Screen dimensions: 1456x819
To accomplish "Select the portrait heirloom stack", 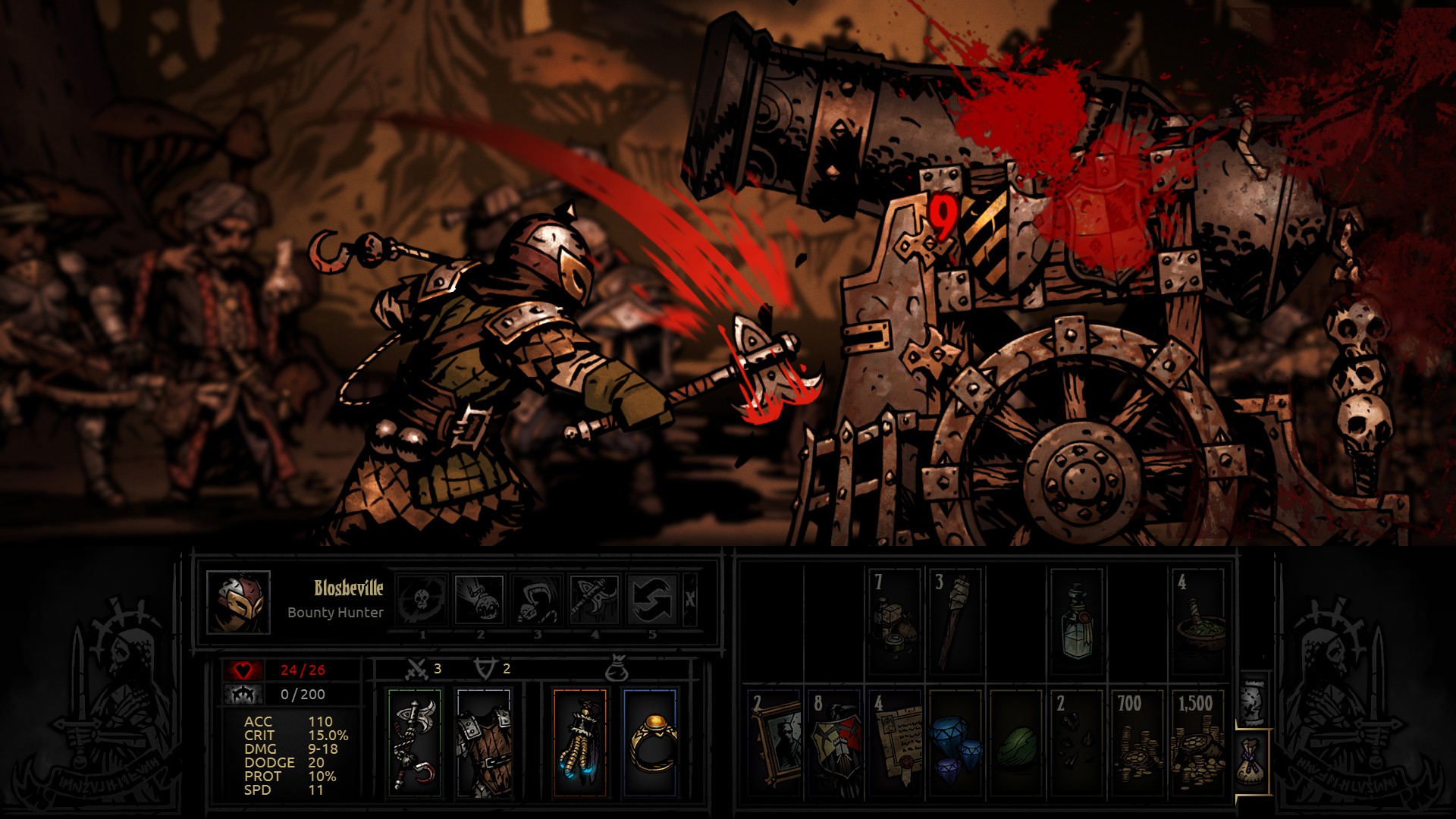I will (775, 742).
